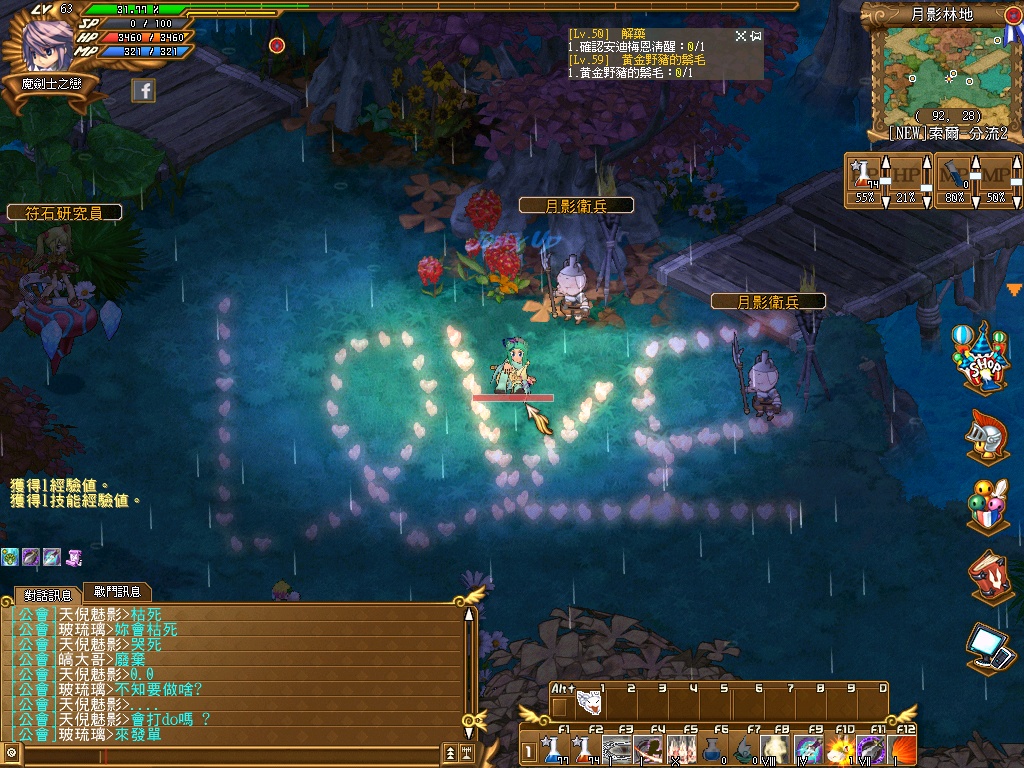Activate the F12 orange fan skill
This screenshot has height=768, width=1024.
pos(902,748)
